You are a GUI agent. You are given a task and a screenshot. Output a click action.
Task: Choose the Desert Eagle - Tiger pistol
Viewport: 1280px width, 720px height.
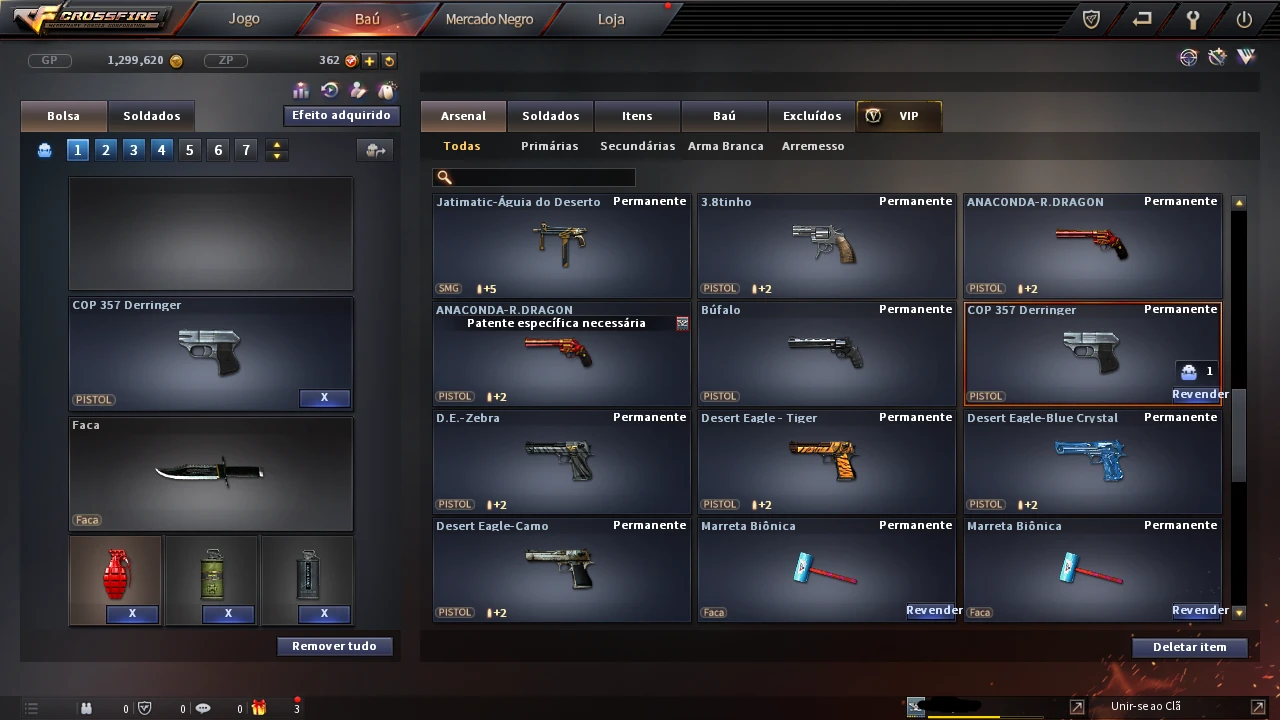click(826, 462)
